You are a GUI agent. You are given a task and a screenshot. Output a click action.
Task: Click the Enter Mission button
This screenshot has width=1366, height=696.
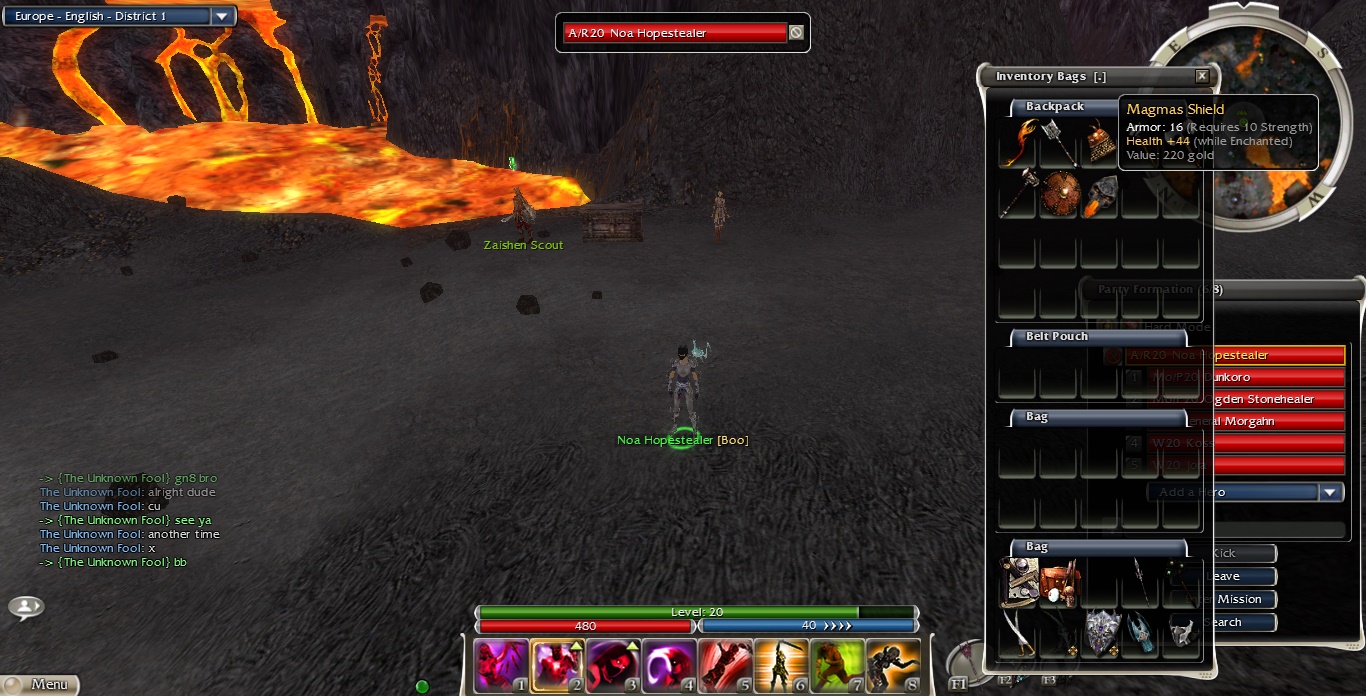(x=1240, y=599)
